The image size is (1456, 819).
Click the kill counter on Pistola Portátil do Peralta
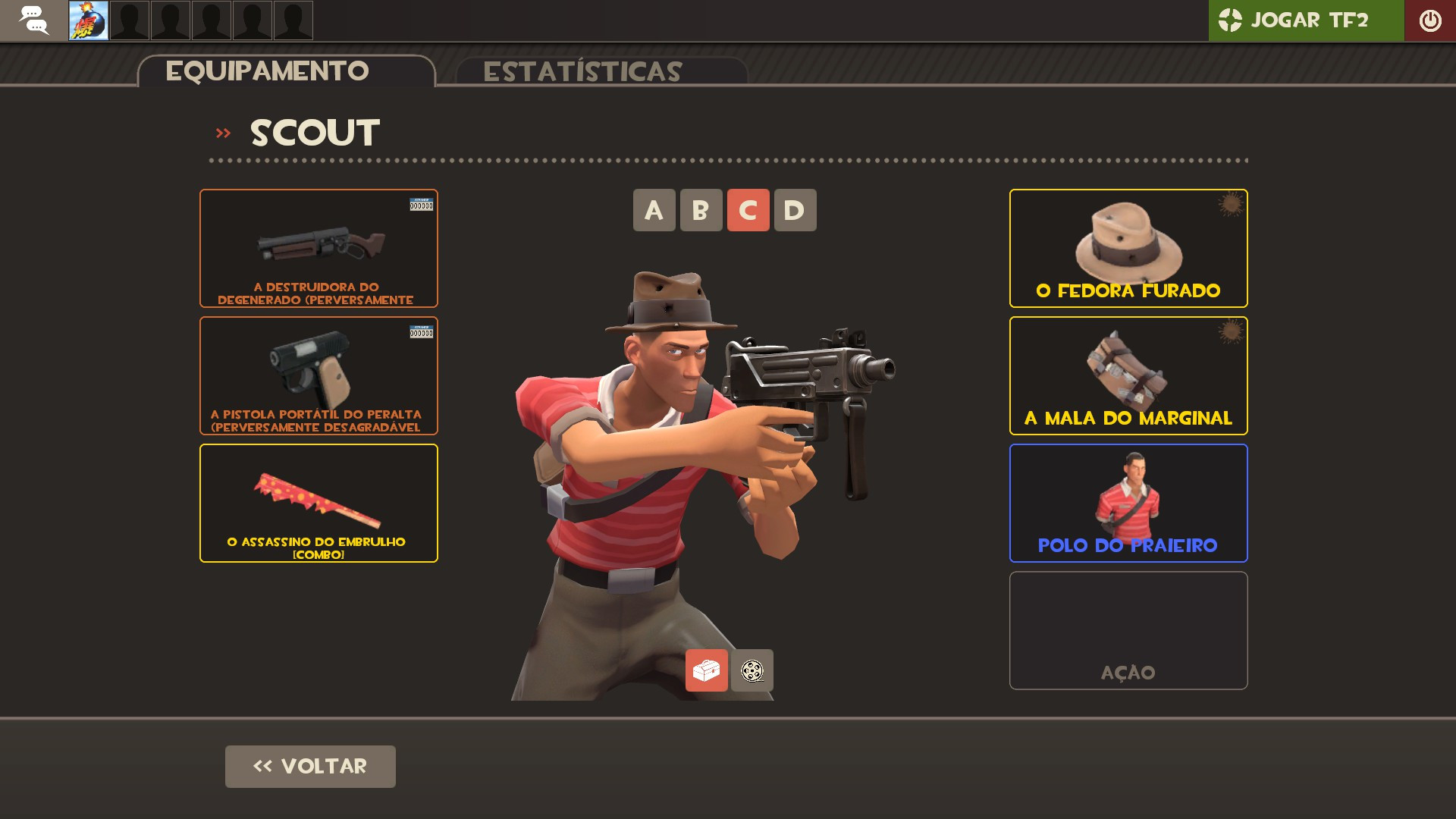[420, 331]
